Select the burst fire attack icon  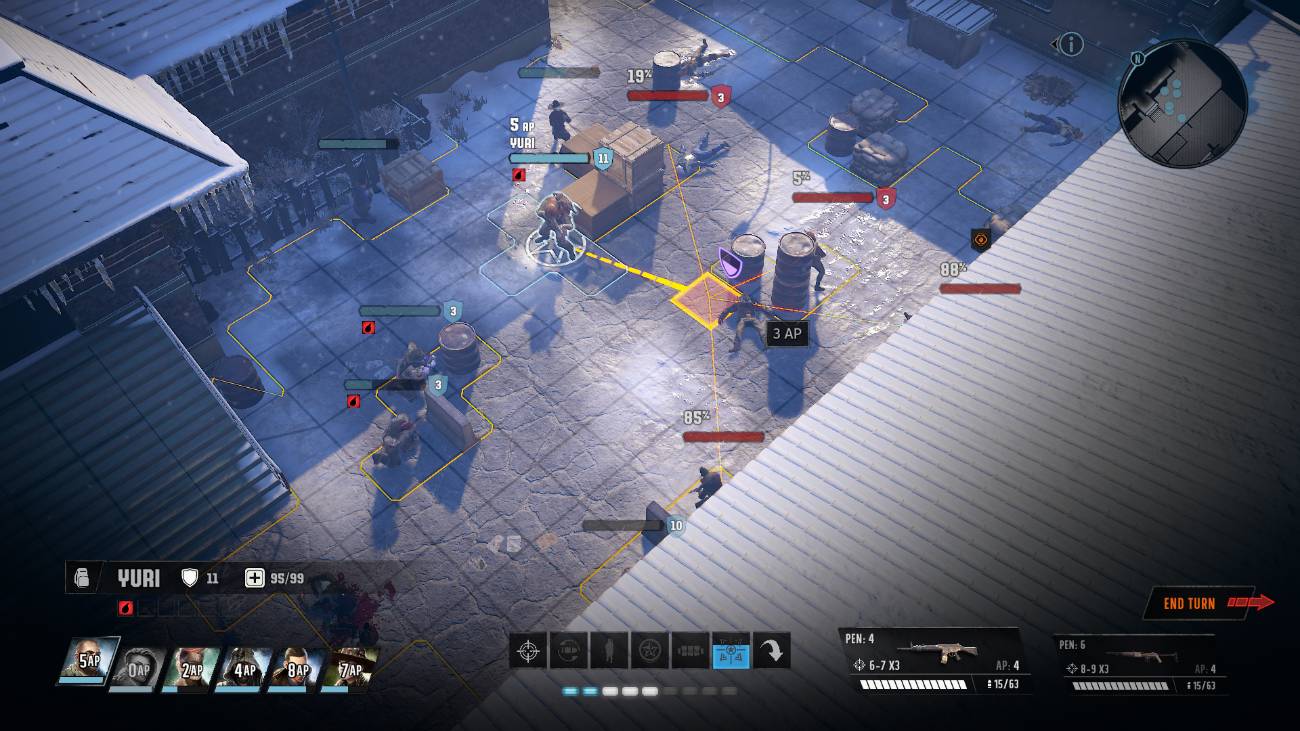tap(691, 650)
